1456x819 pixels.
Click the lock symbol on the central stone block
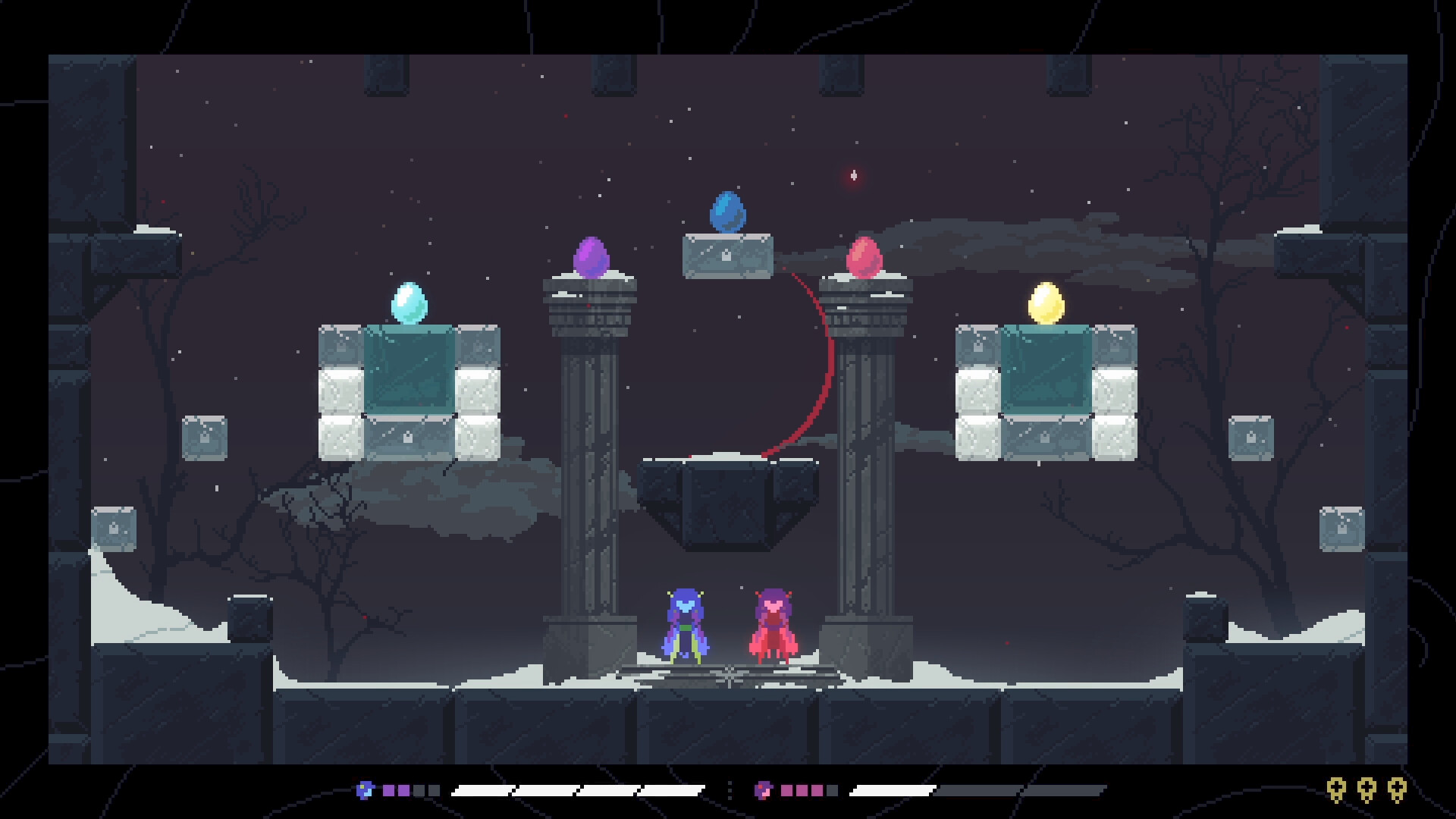(x=725, y=256)
